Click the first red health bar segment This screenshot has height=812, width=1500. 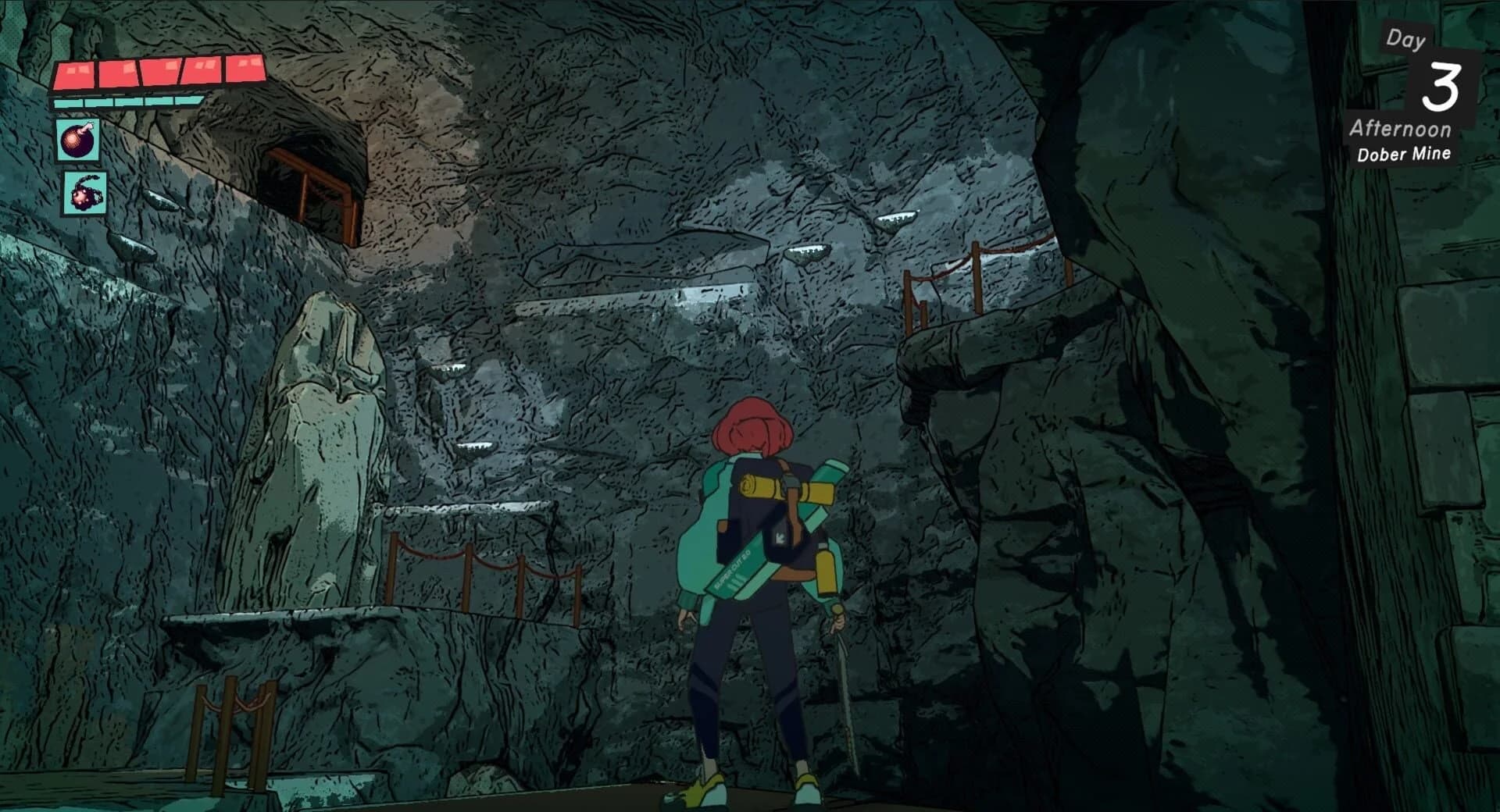(x=73, y=73)
